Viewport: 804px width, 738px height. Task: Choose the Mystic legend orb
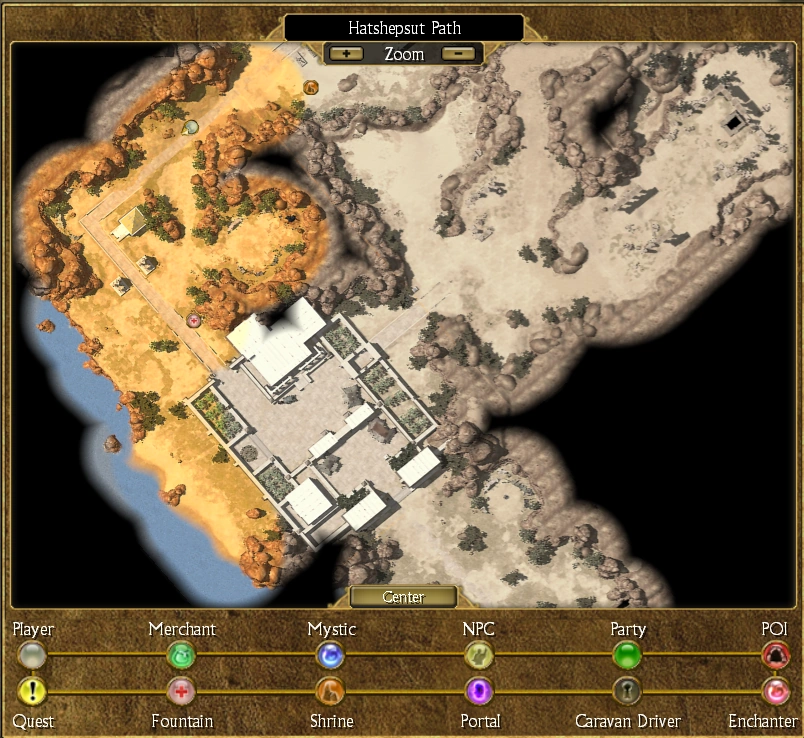(330, 655)
